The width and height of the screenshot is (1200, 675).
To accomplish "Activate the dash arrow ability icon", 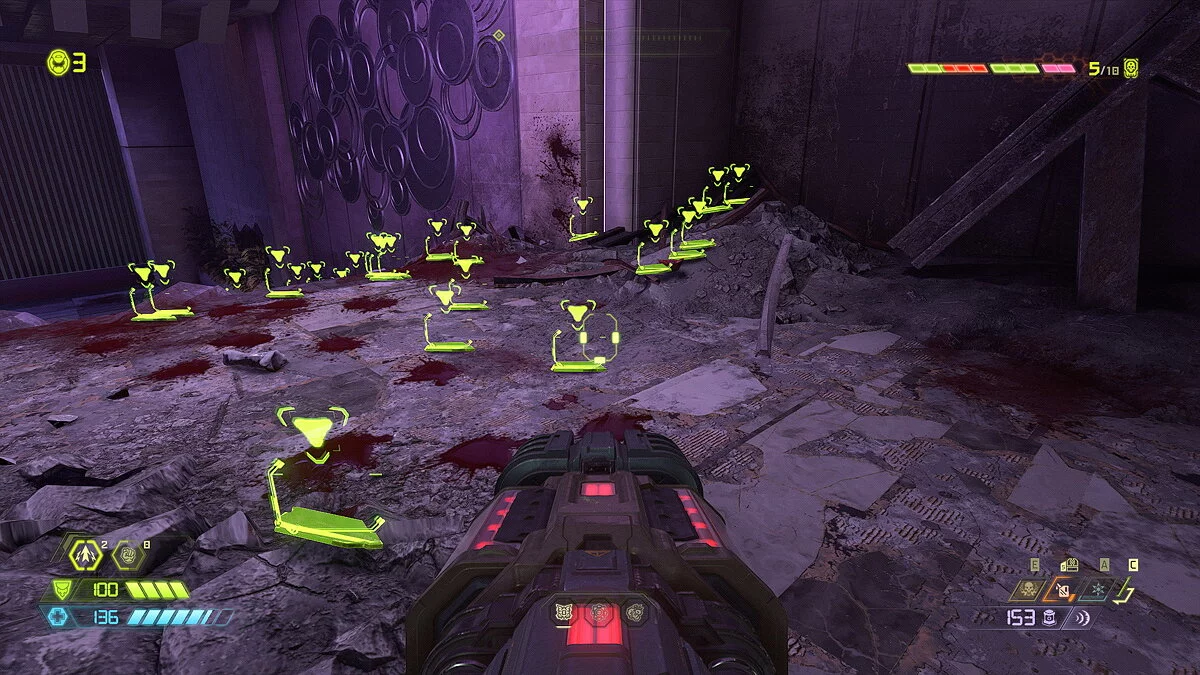I will point(85,551).
